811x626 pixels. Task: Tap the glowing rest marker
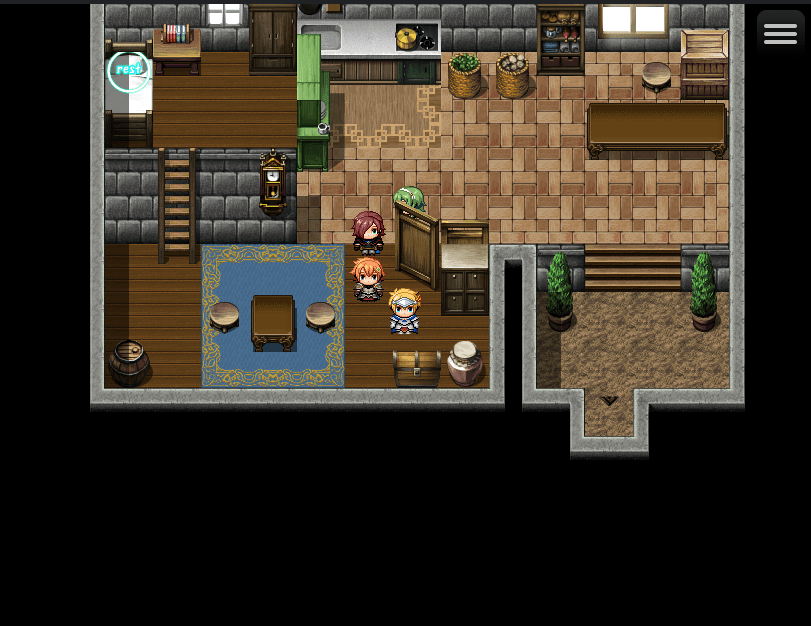coord(128,70)
